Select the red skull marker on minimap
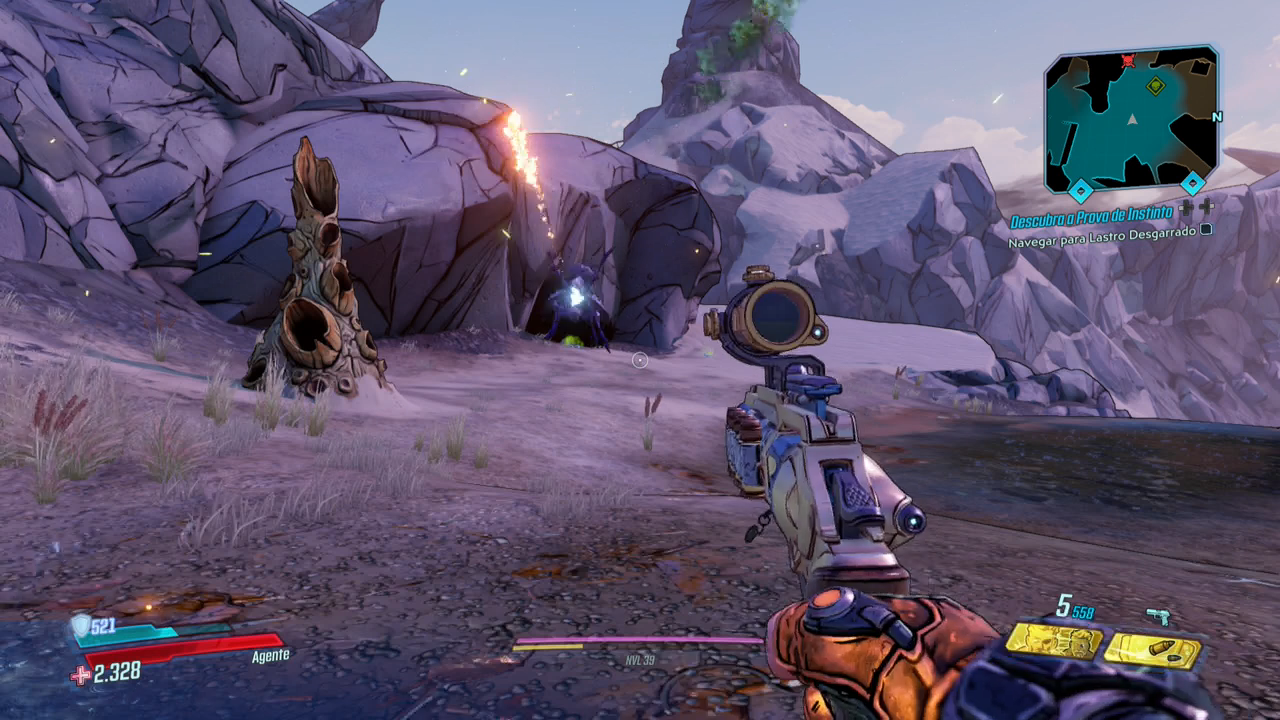 (1129, 60)
